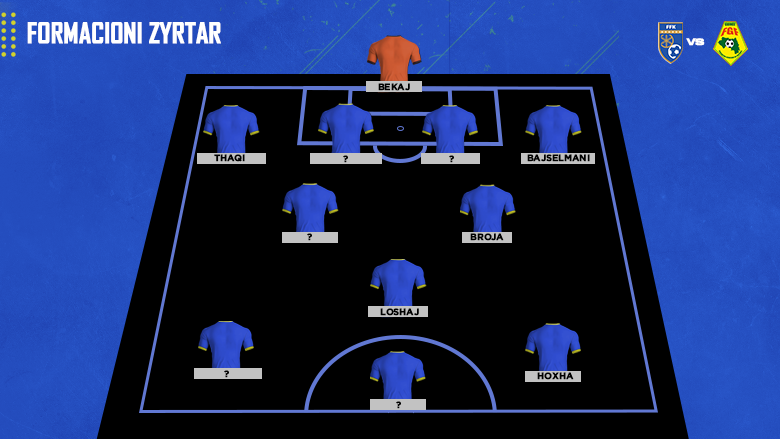Choose the Thaqi player shirt
Screen dimensions: 780x439
pos(231,129)
